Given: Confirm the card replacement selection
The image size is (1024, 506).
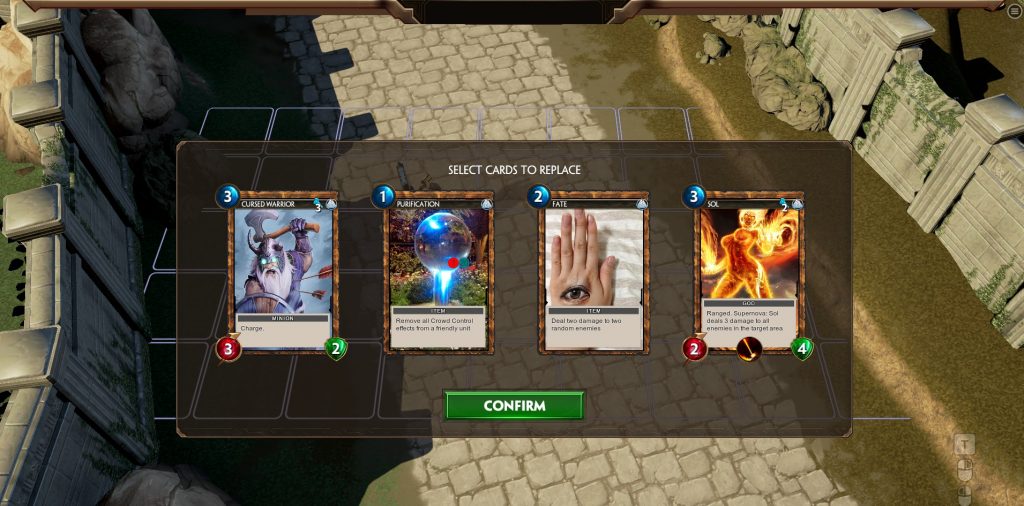Looking at the screenshot, I should click(x=514, y=406).
